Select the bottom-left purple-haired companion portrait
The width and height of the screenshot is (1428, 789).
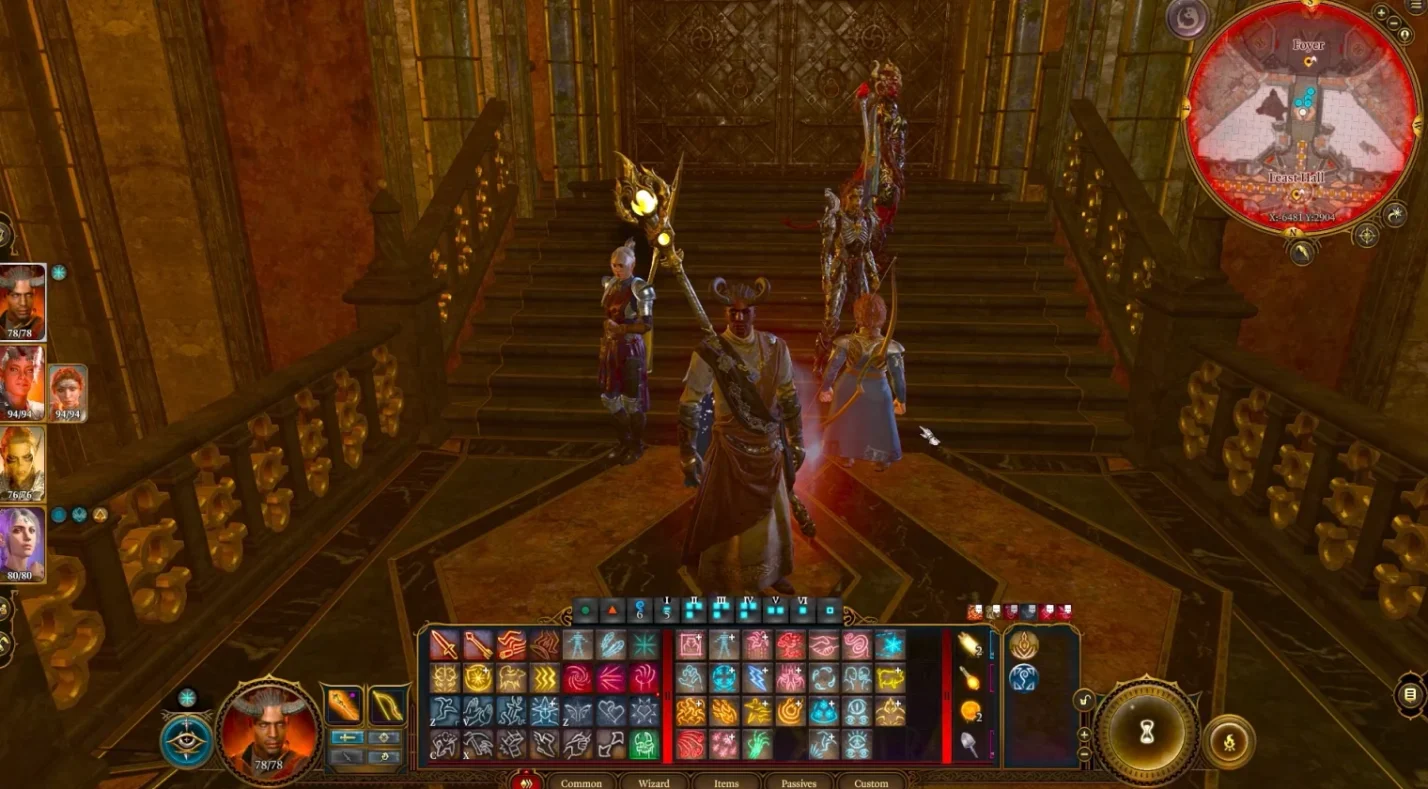(x=22, y=545)
